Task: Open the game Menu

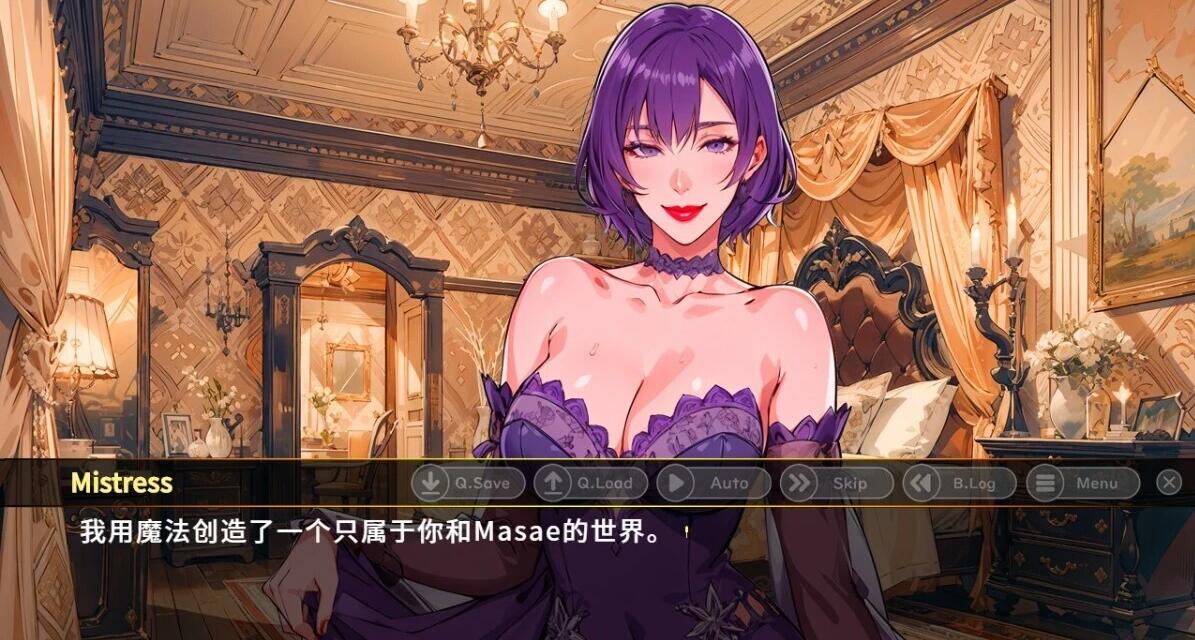Action: point(1083,483)
